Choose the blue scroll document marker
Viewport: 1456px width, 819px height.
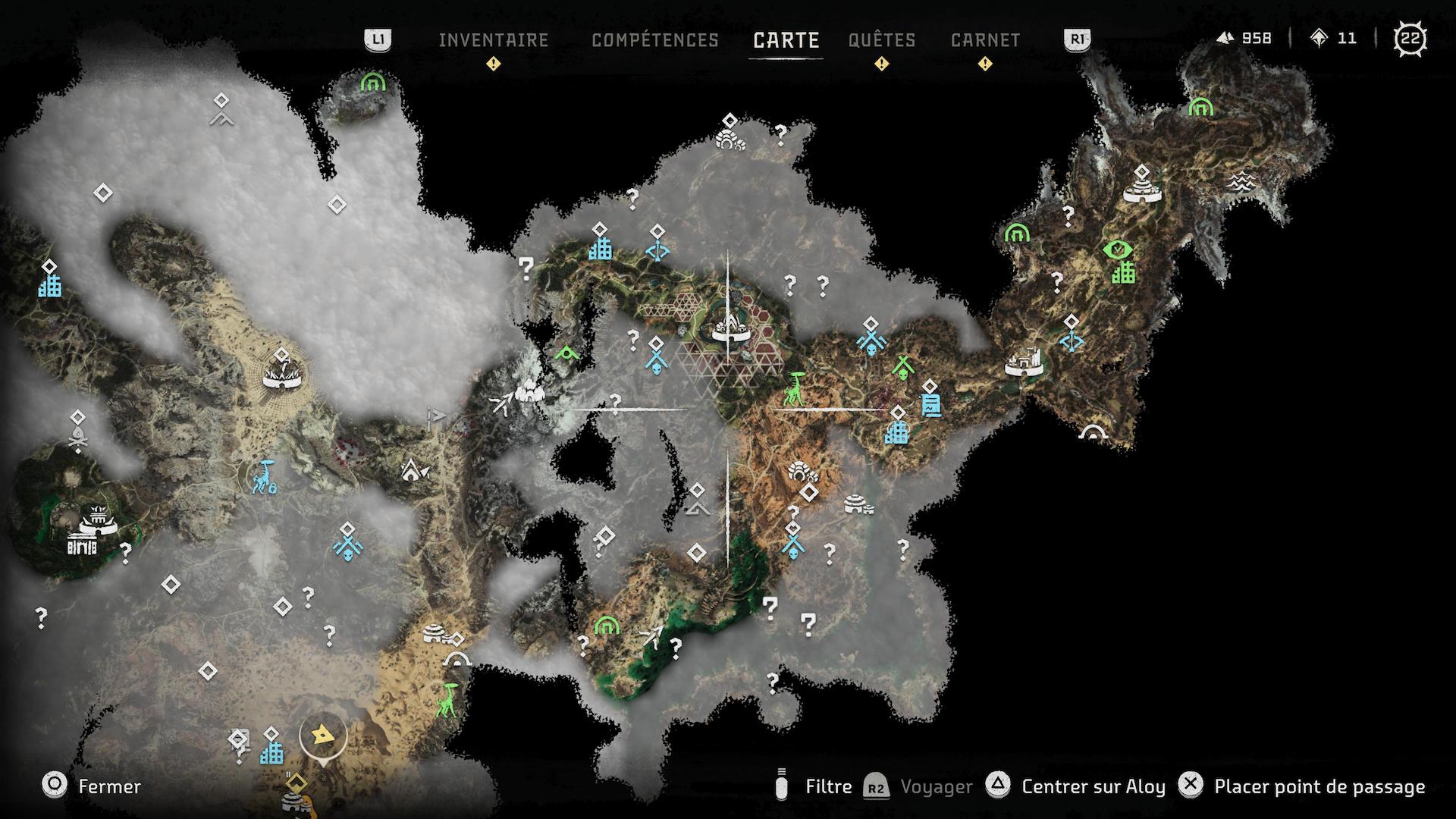930,404
